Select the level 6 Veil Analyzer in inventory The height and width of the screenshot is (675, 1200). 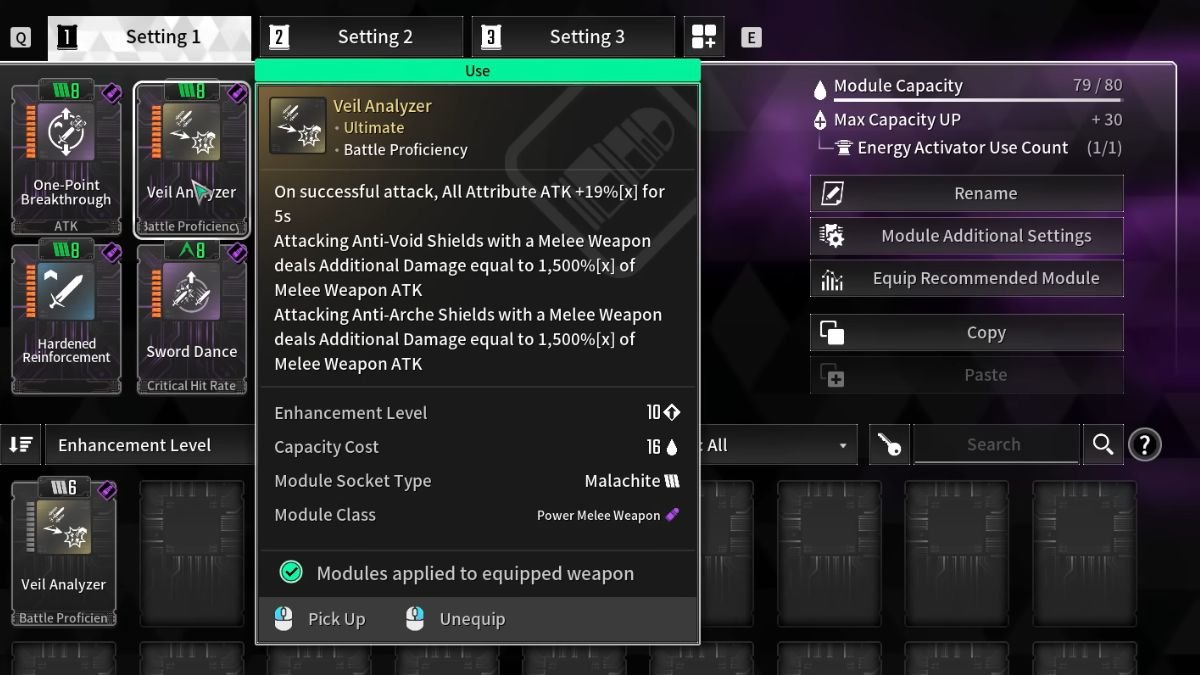pos(64,552)
